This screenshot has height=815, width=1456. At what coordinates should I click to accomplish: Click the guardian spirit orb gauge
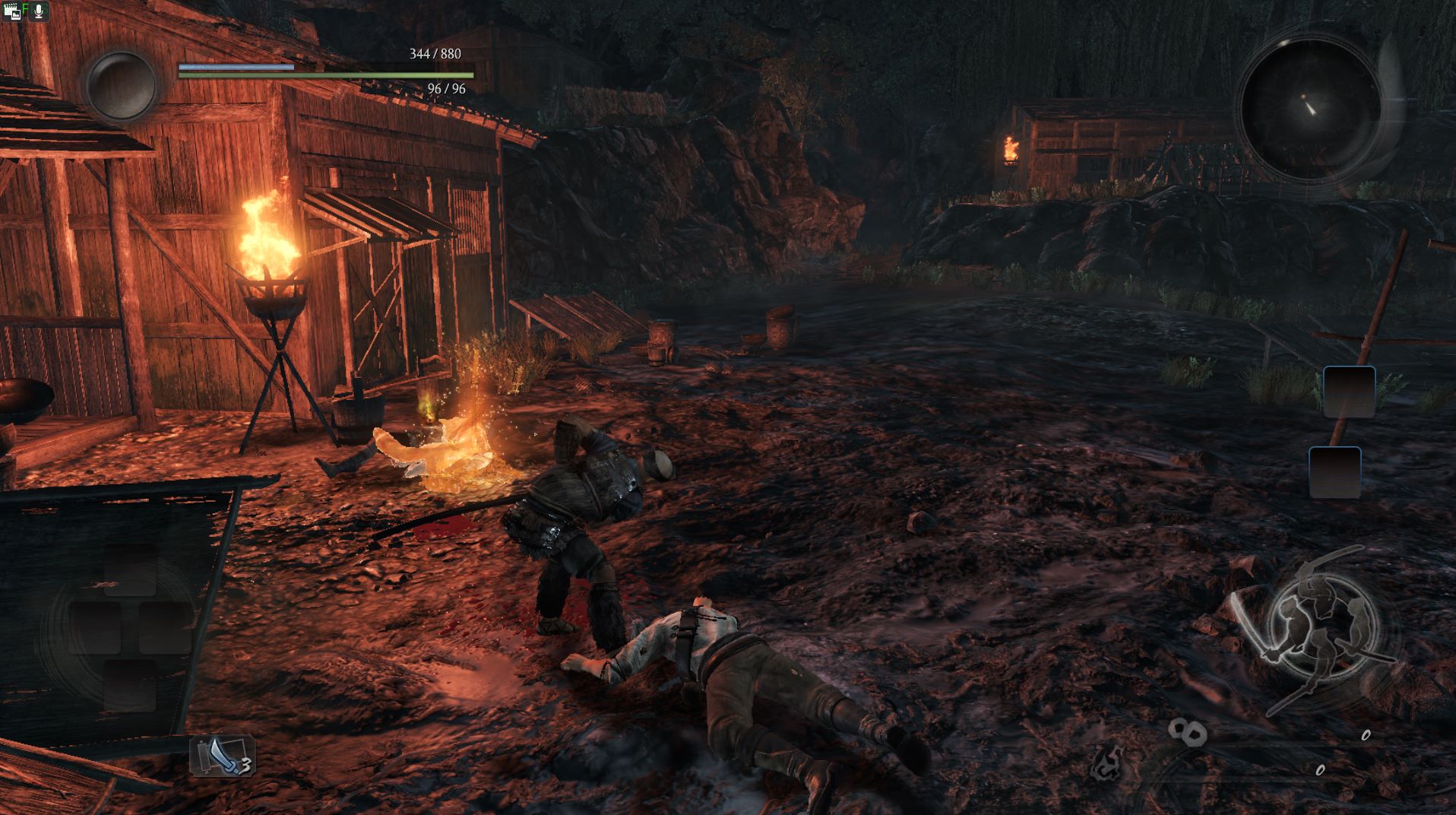tap(121, 86)
